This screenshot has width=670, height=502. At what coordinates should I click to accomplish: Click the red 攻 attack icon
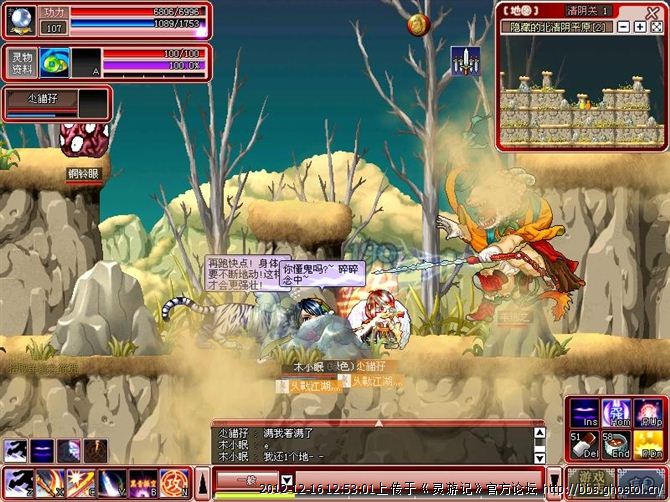click(x=174, y=483)
